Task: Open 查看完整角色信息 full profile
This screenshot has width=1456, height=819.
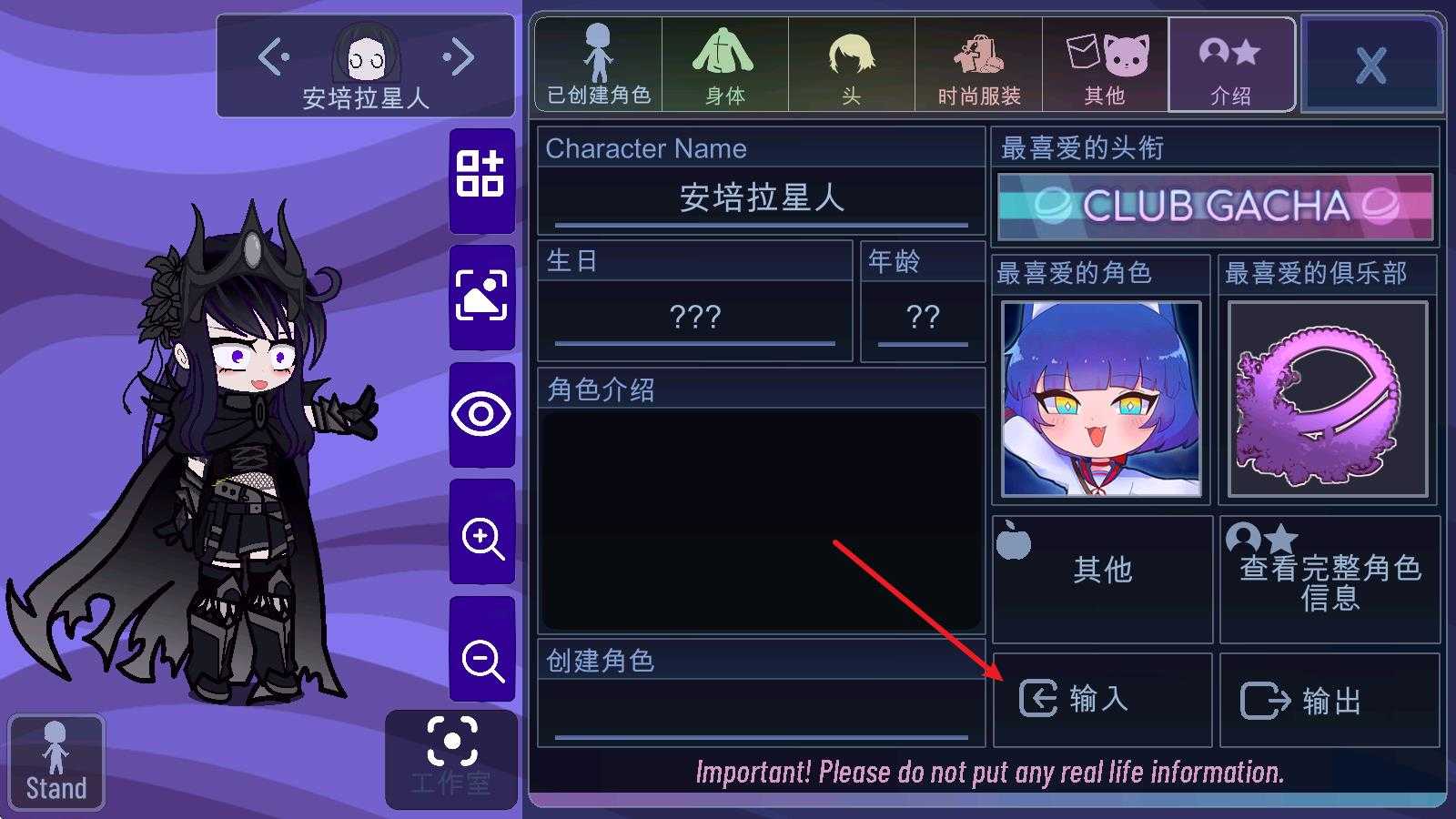Action: coord(1330,580)
